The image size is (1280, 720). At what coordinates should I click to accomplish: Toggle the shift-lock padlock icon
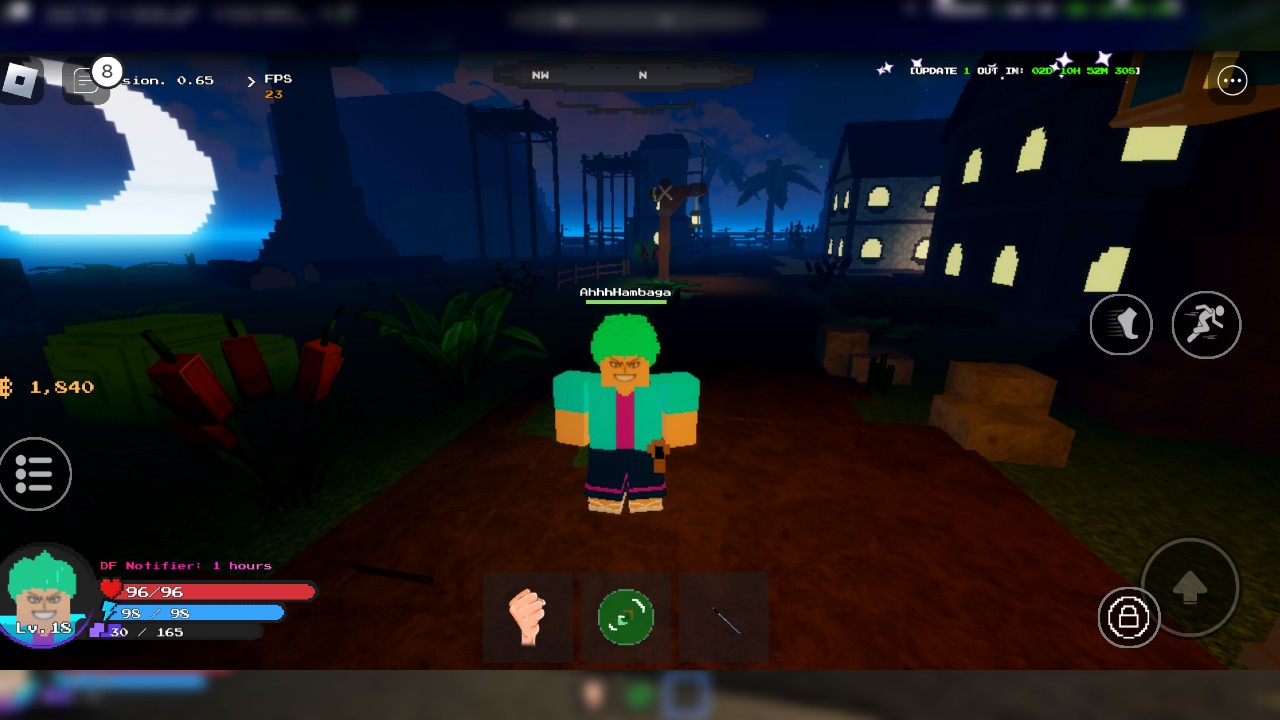1128,619
